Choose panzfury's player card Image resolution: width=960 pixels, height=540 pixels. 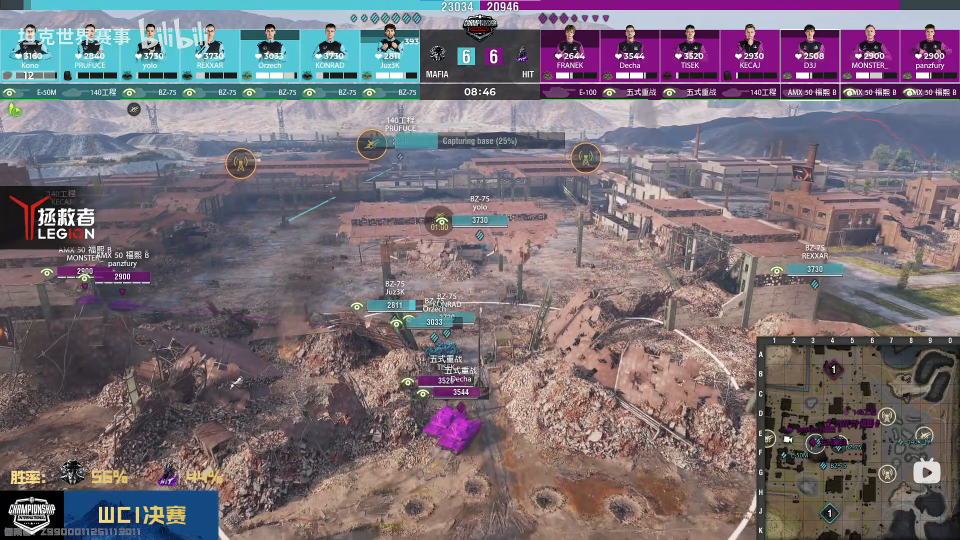(x=930, y=52)
